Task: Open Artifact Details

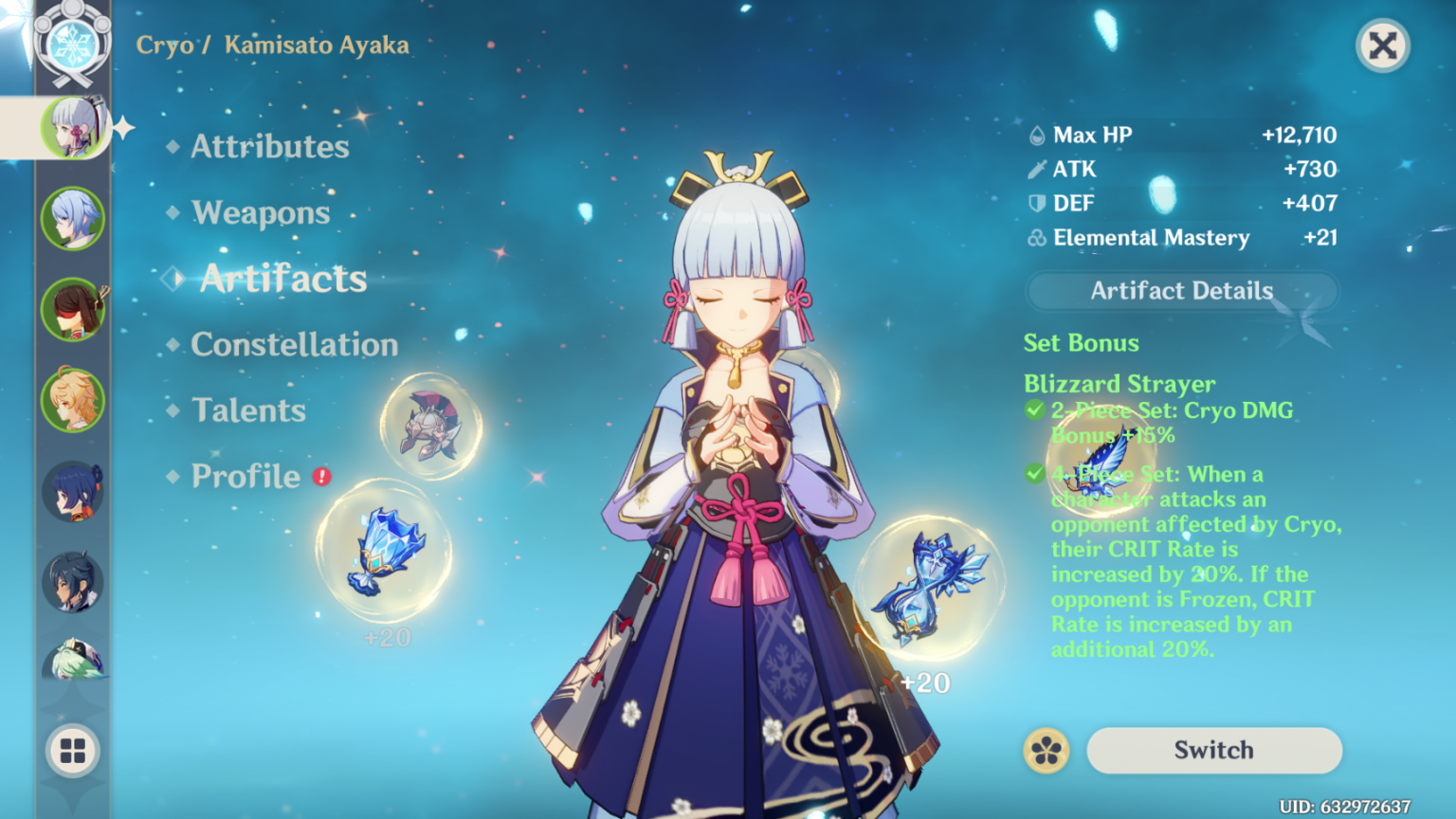Action: click(x=1181, y=291)
